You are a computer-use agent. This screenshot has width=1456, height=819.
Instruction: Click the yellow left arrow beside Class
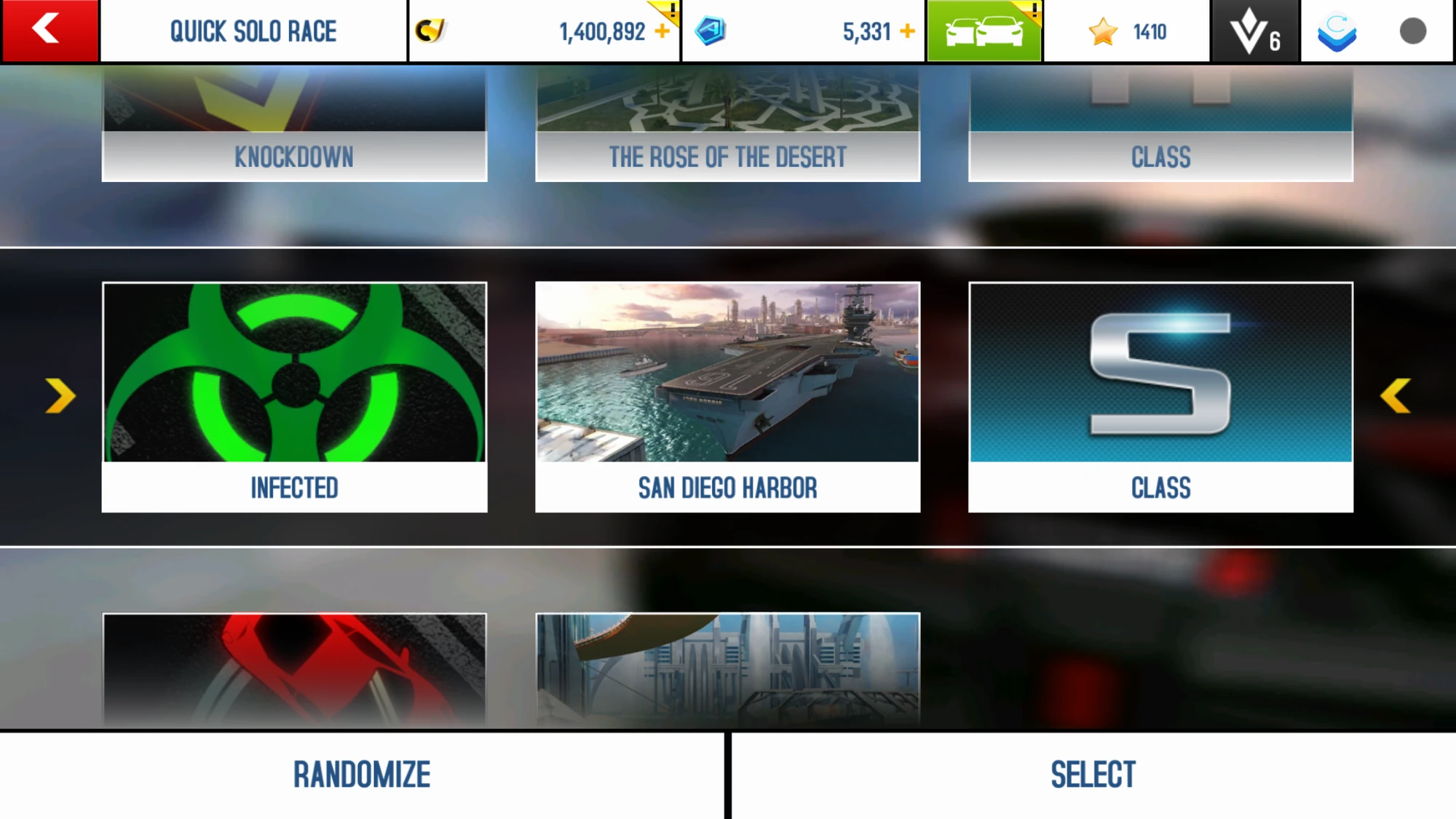click(x=1396, y=395)
